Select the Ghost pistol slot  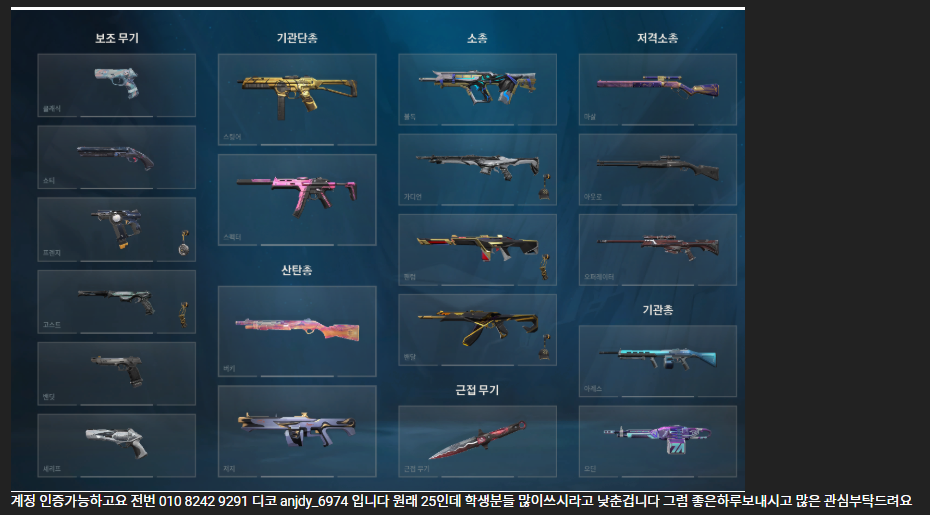[116, 301]
